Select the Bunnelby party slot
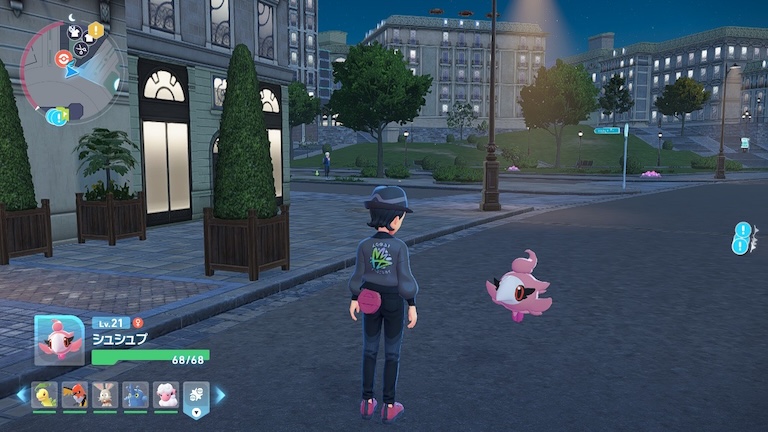 tap(105, 395)
